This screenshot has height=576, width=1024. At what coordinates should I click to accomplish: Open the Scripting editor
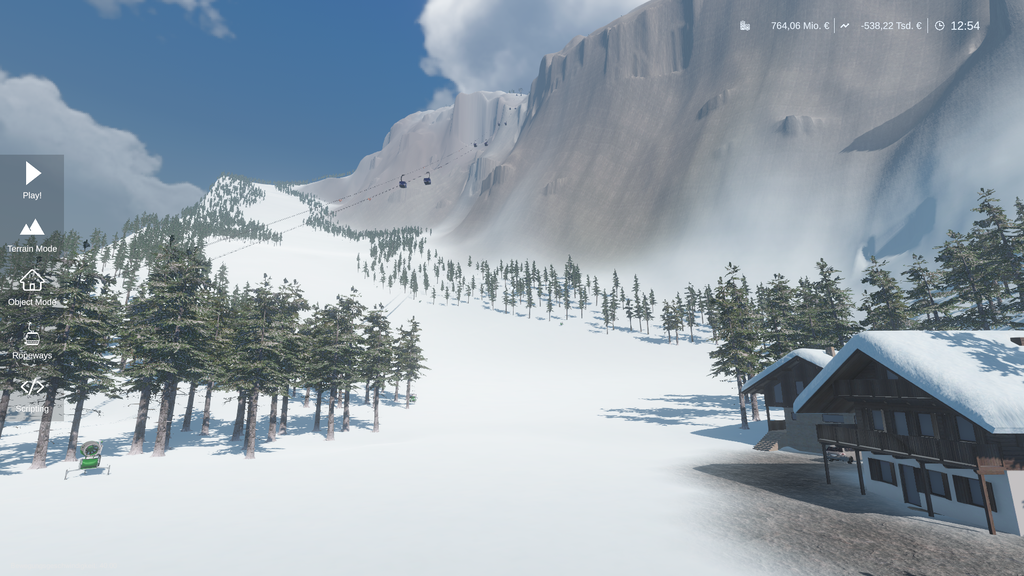32,394
